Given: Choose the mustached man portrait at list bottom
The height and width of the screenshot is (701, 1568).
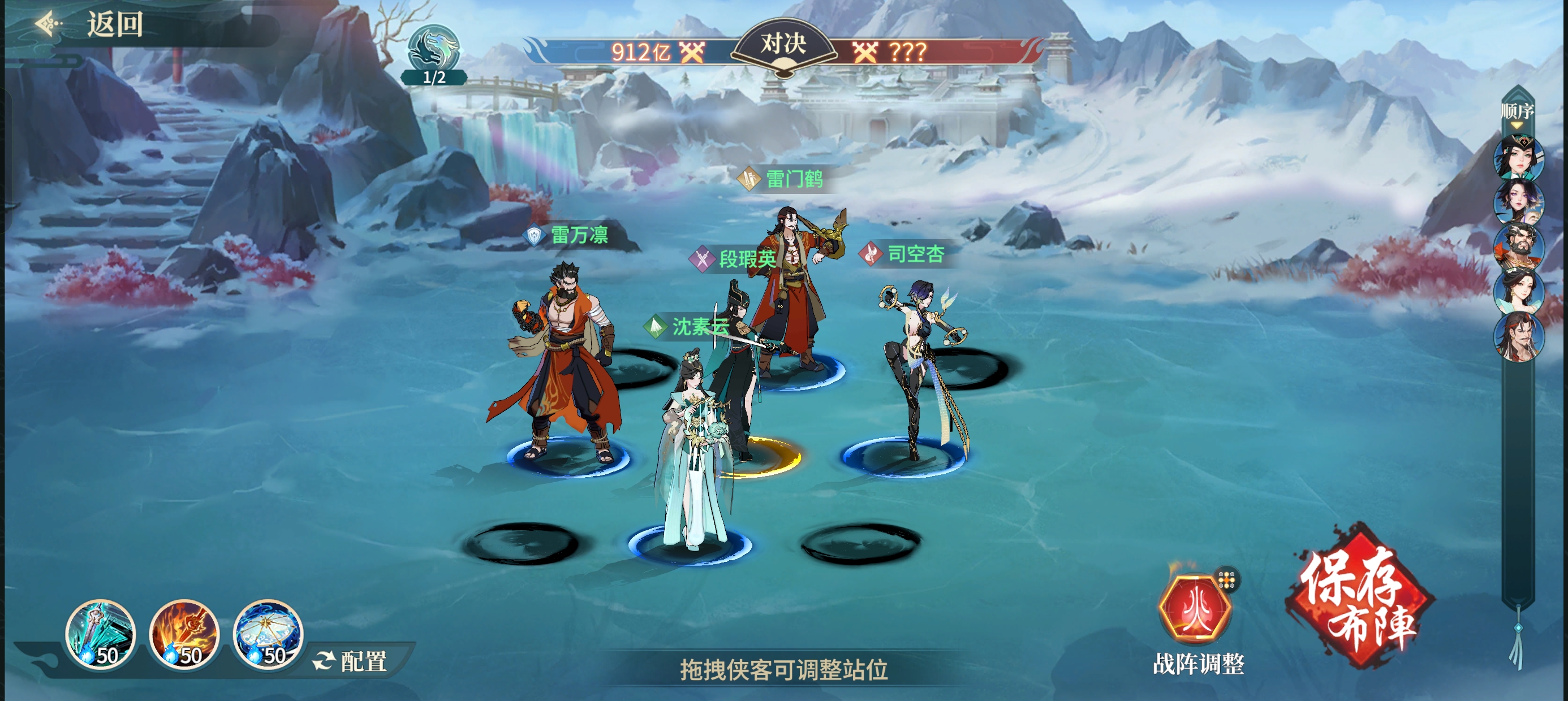Looking at the screenshot, I should pos(1518,336).
